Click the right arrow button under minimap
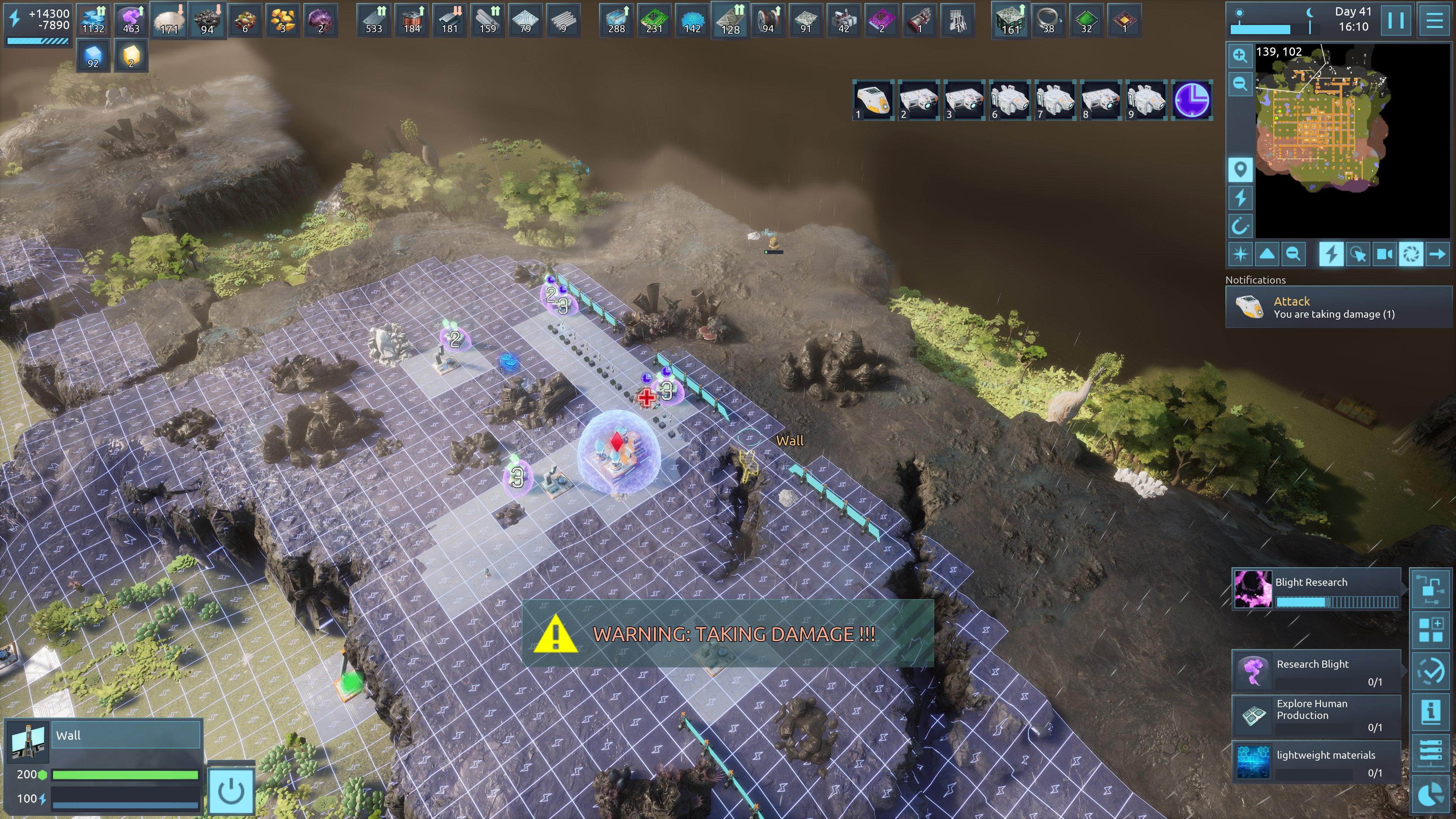Image resolution: width=1456 pixels, height=819 pixels. [1437, 254]
